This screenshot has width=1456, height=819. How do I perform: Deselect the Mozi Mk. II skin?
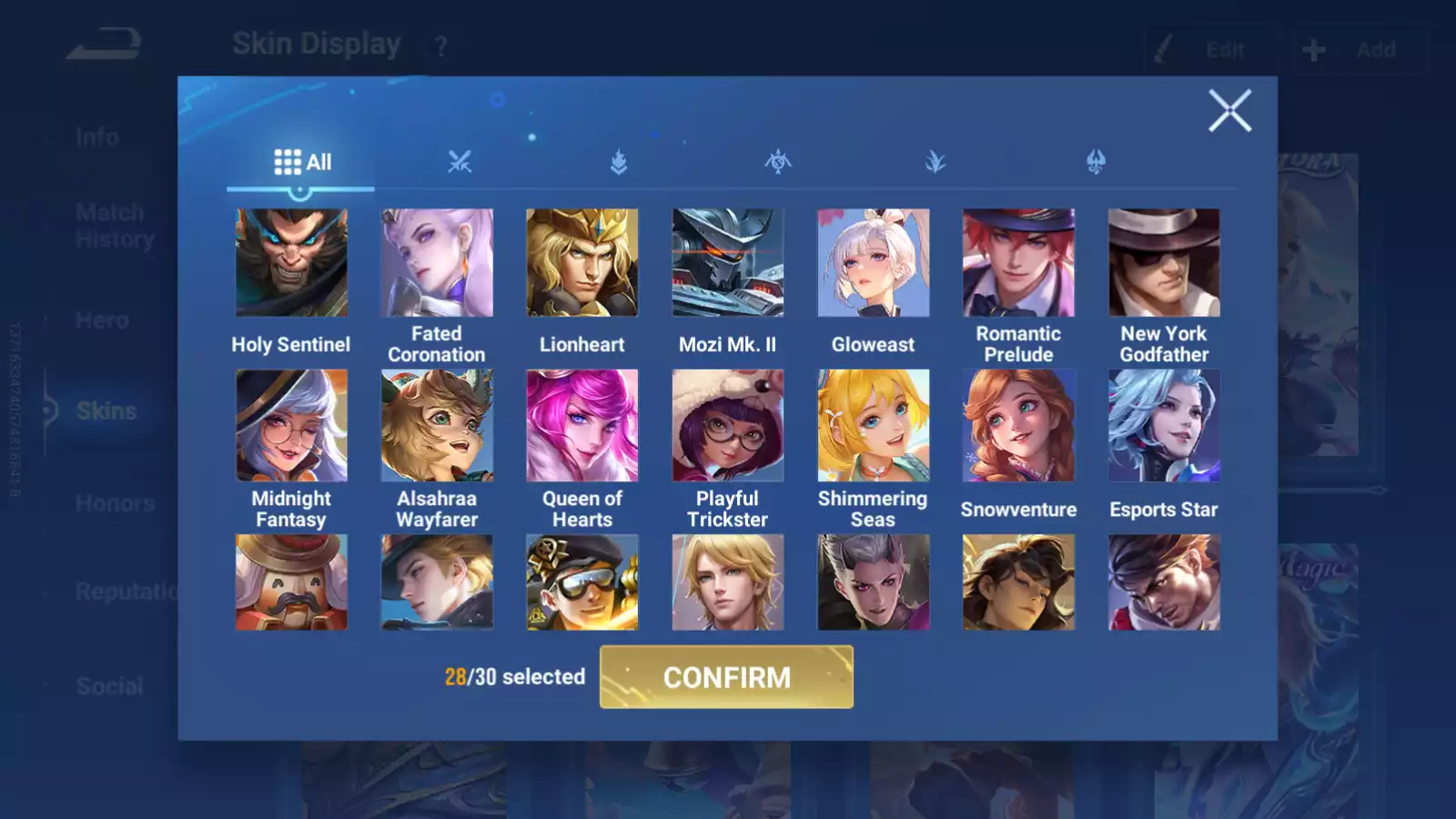728,262
